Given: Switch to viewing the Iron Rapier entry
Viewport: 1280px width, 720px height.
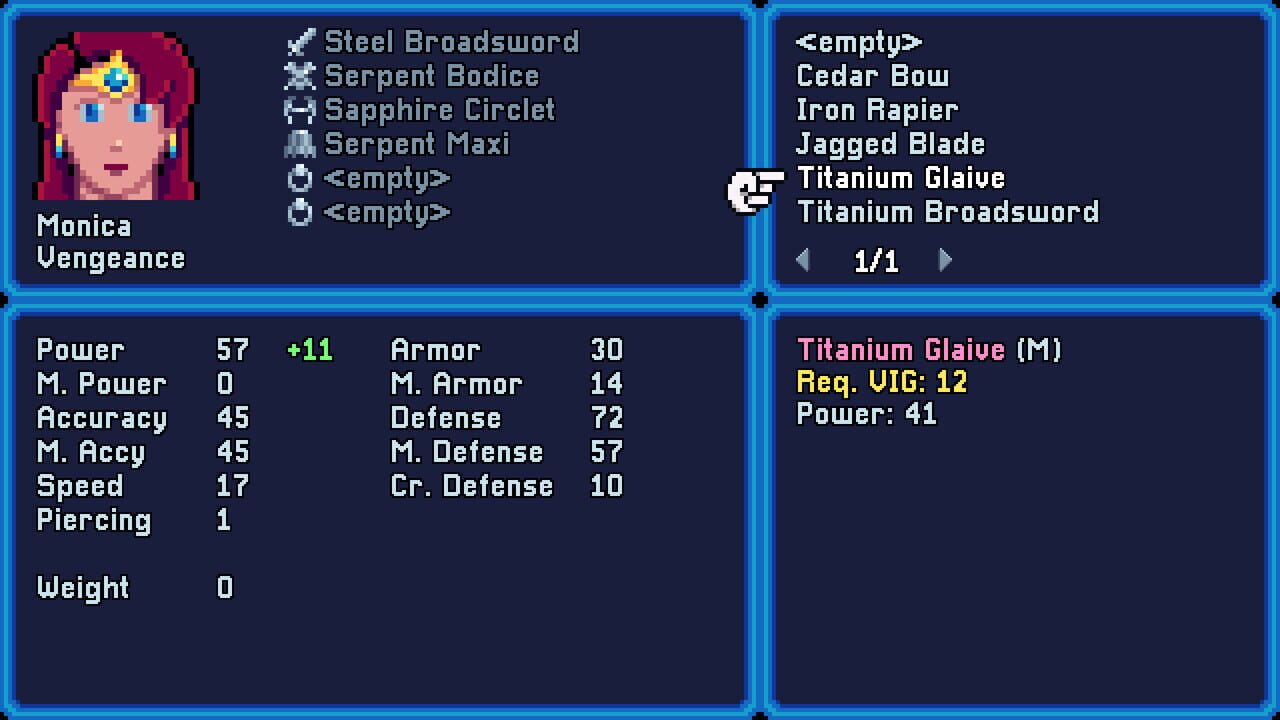Looking at the screenshot, I should pos(877,109).
